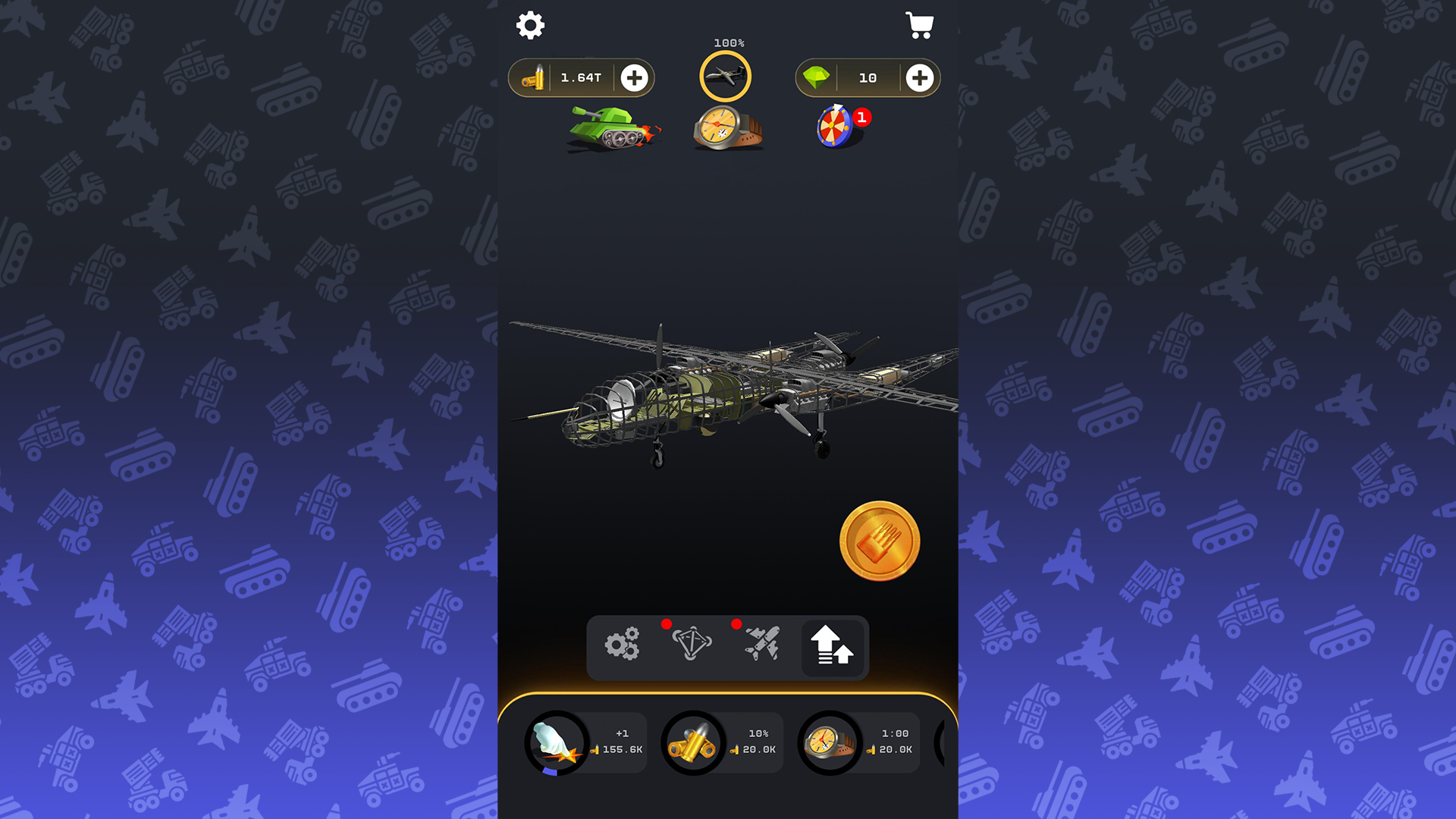This screenshot has height=819, width=1456.
Task: Open the gold watch boost icon
Action: click(730, 127)
